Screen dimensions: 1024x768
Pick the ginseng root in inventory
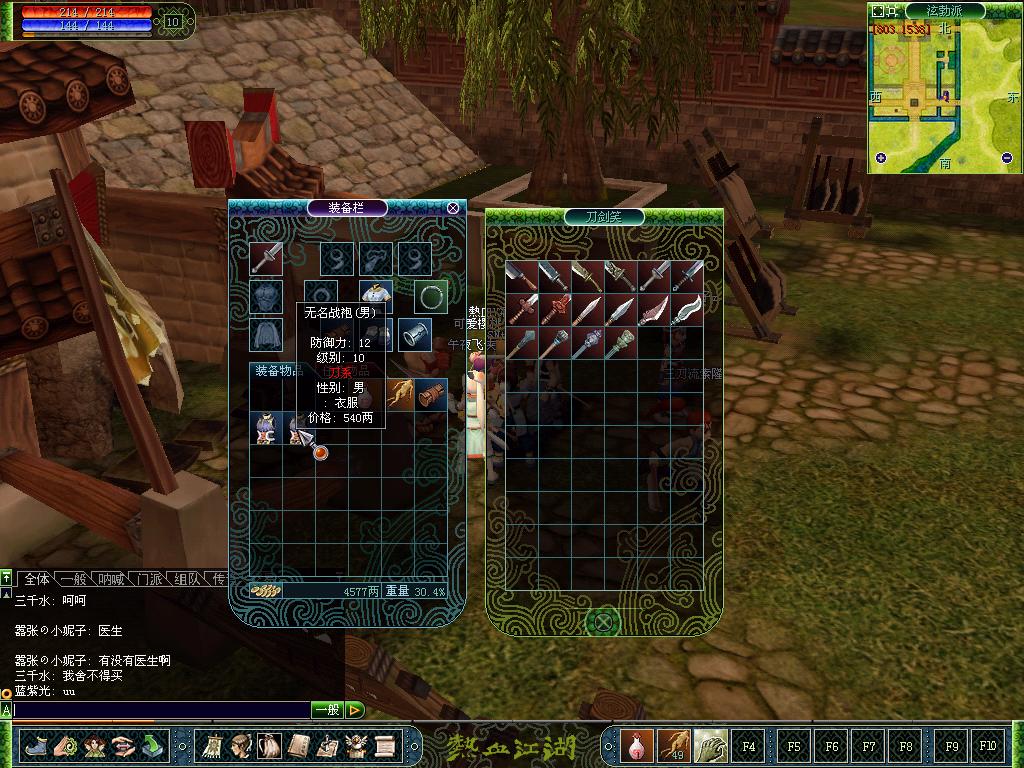point(400,393)
